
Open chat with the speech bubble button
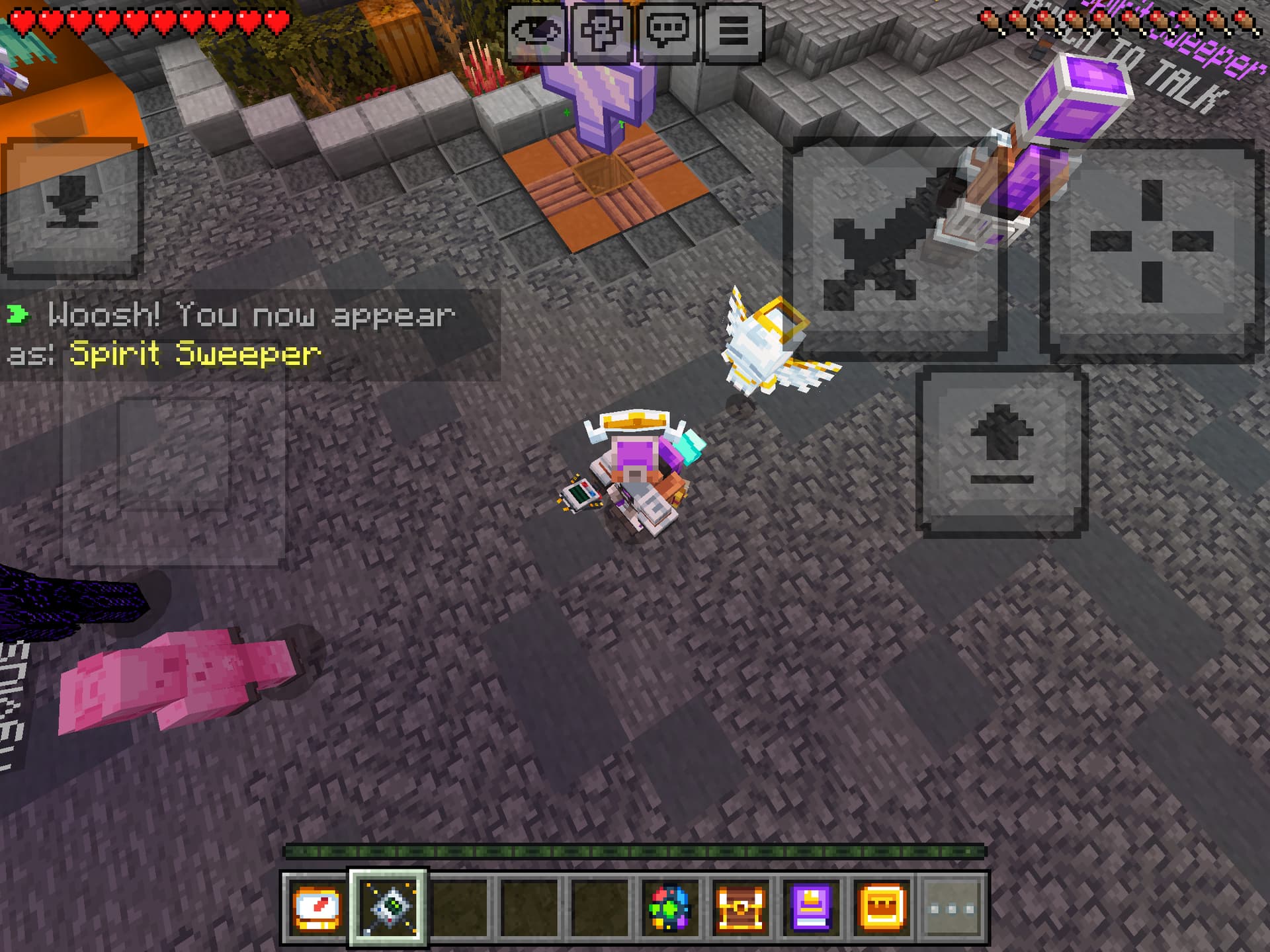(667, 31)
